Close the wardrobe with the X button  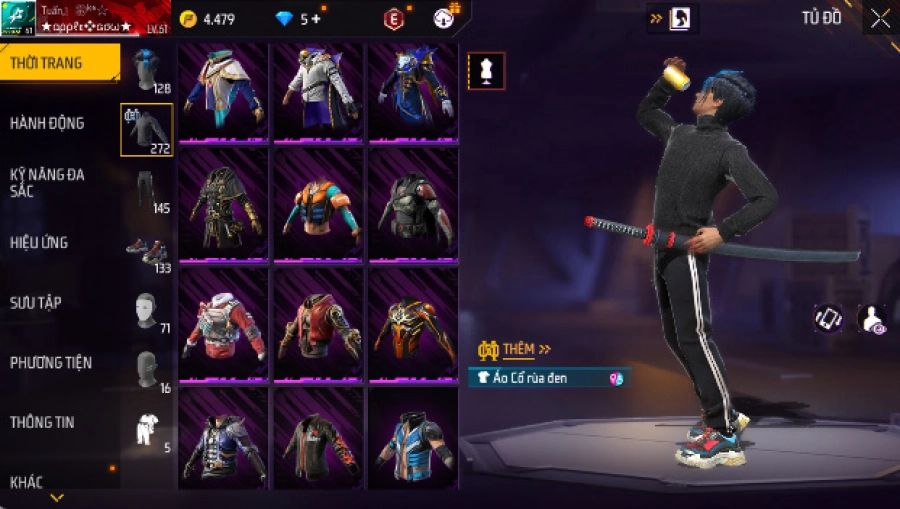[880, 18]
